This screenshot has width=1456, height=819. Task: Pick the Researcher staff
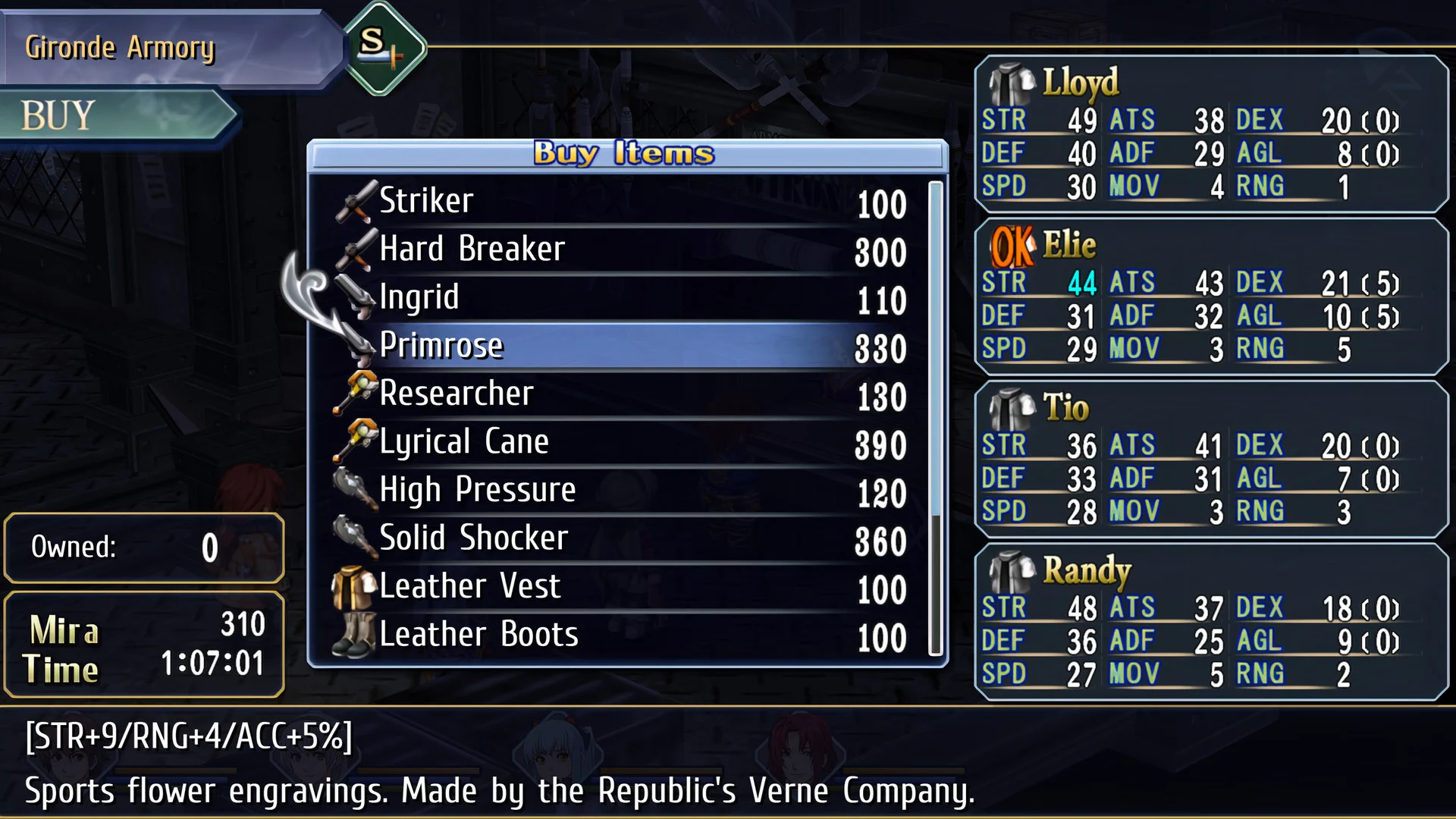[x=622, y=394]
